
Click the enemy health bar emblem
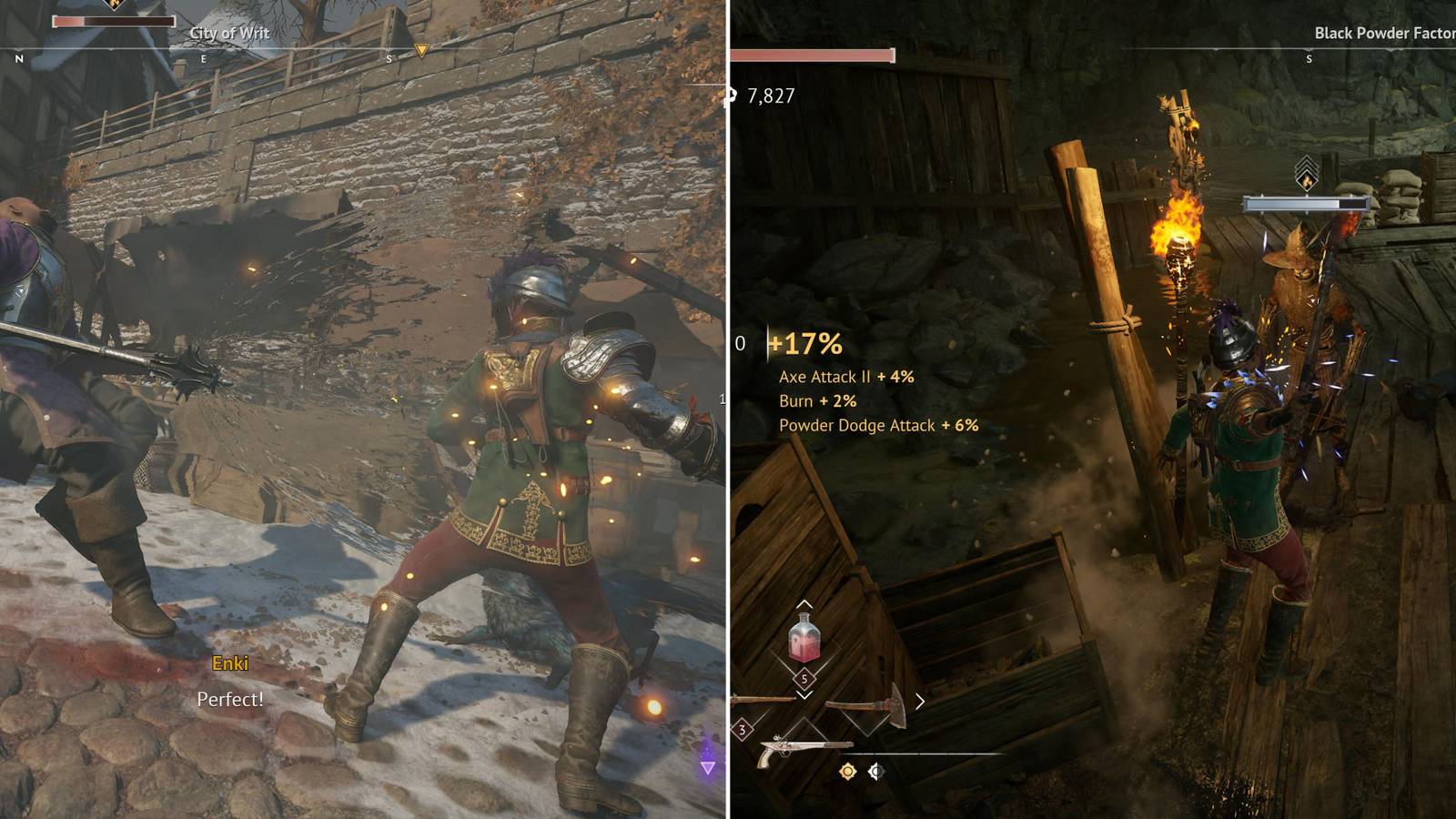1307,181
